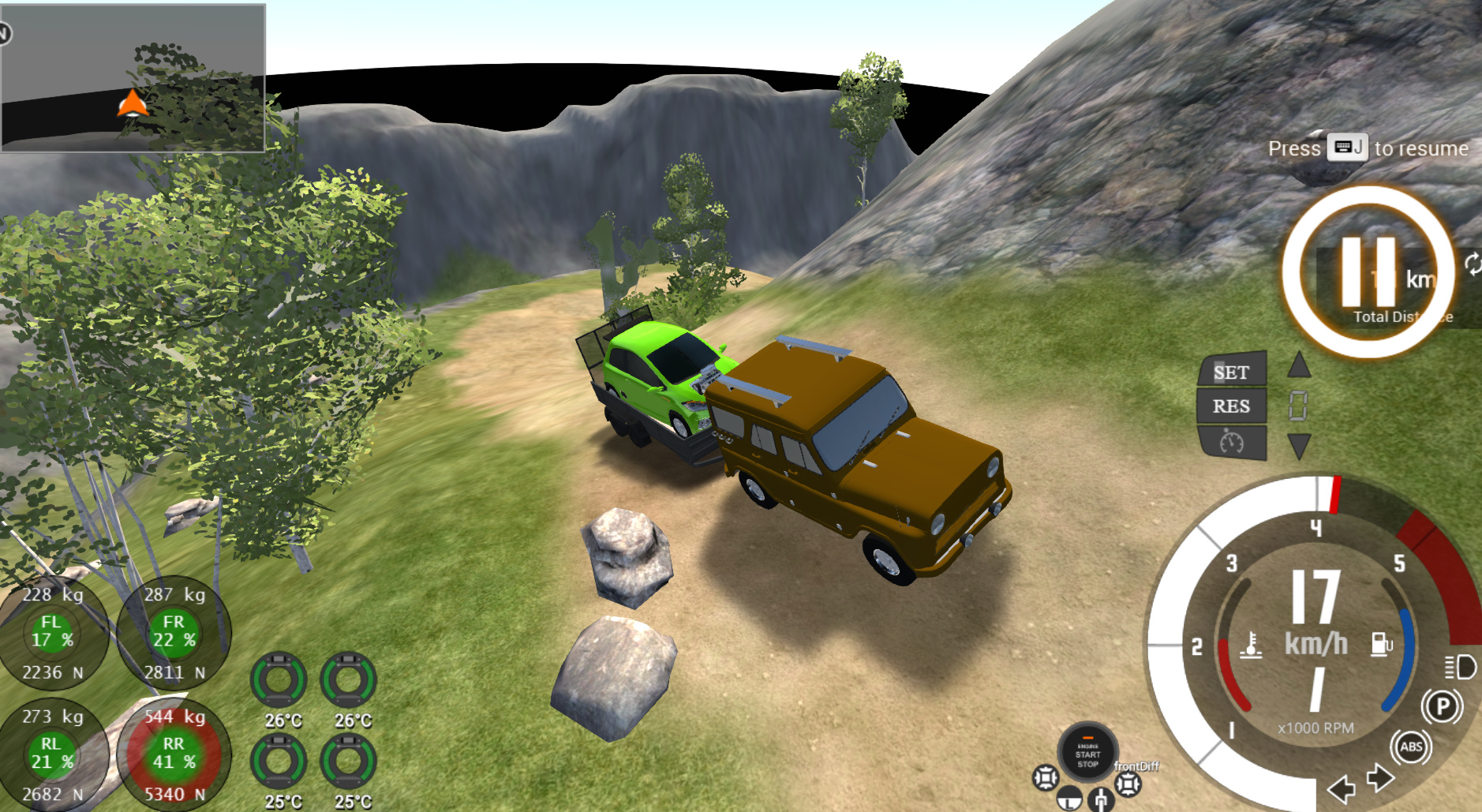
Task: Toggle the low range L icon
Action: [1069, 799]
